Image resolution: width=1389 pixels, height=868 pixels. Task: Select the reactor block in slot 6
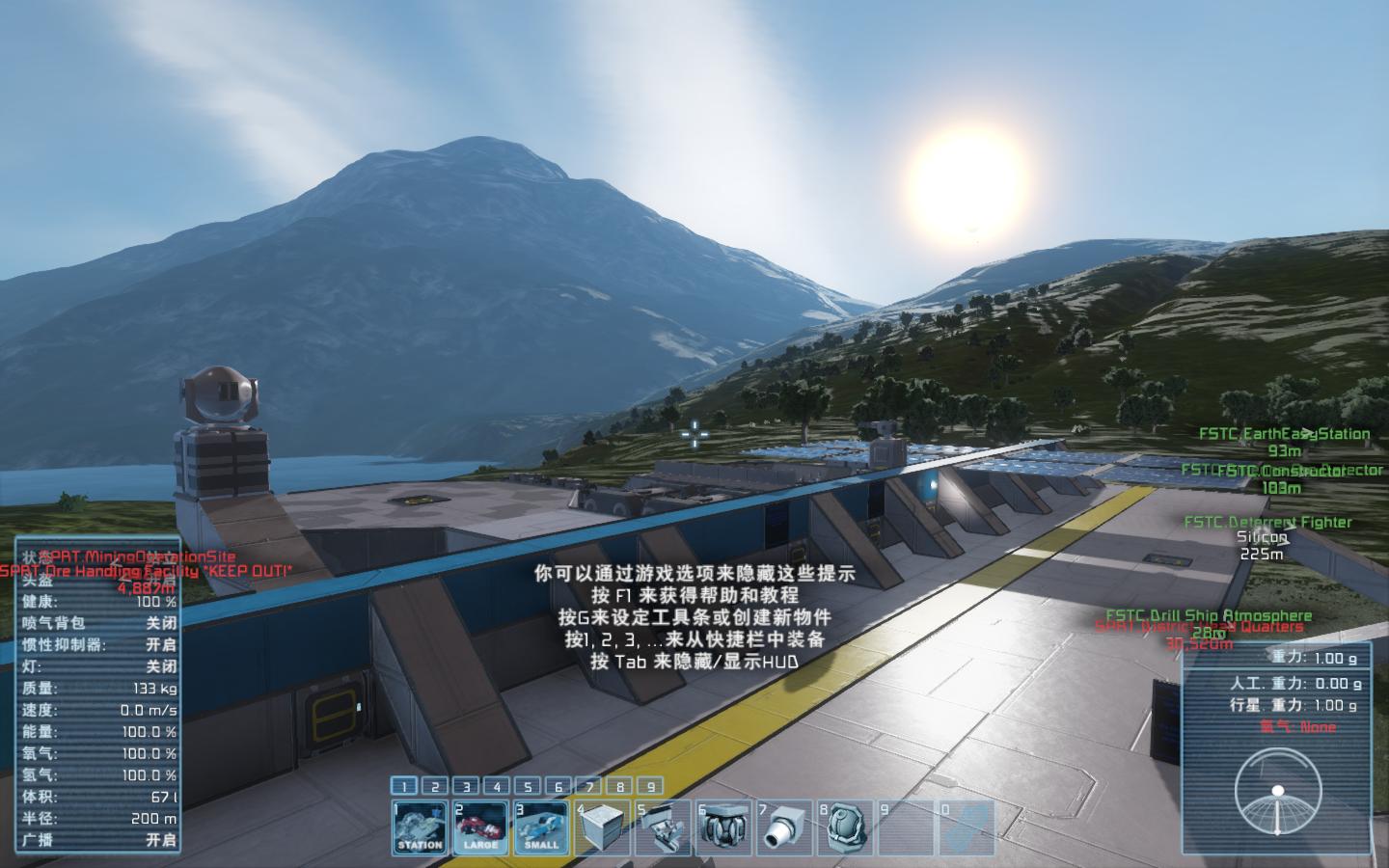click(x=723, y=827)
